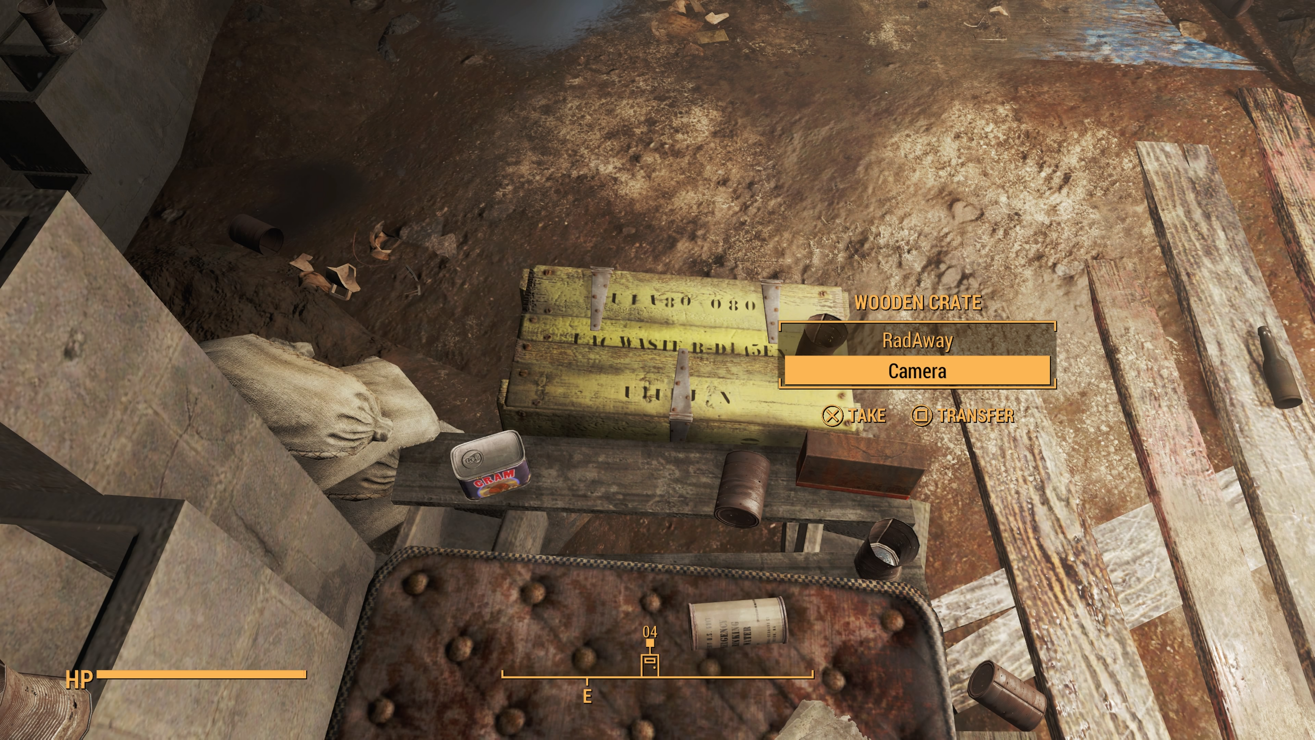This screenshot has height=740, width=1315.
Task: Choose the Camera item in the crate
Action: tap(917, 371)
